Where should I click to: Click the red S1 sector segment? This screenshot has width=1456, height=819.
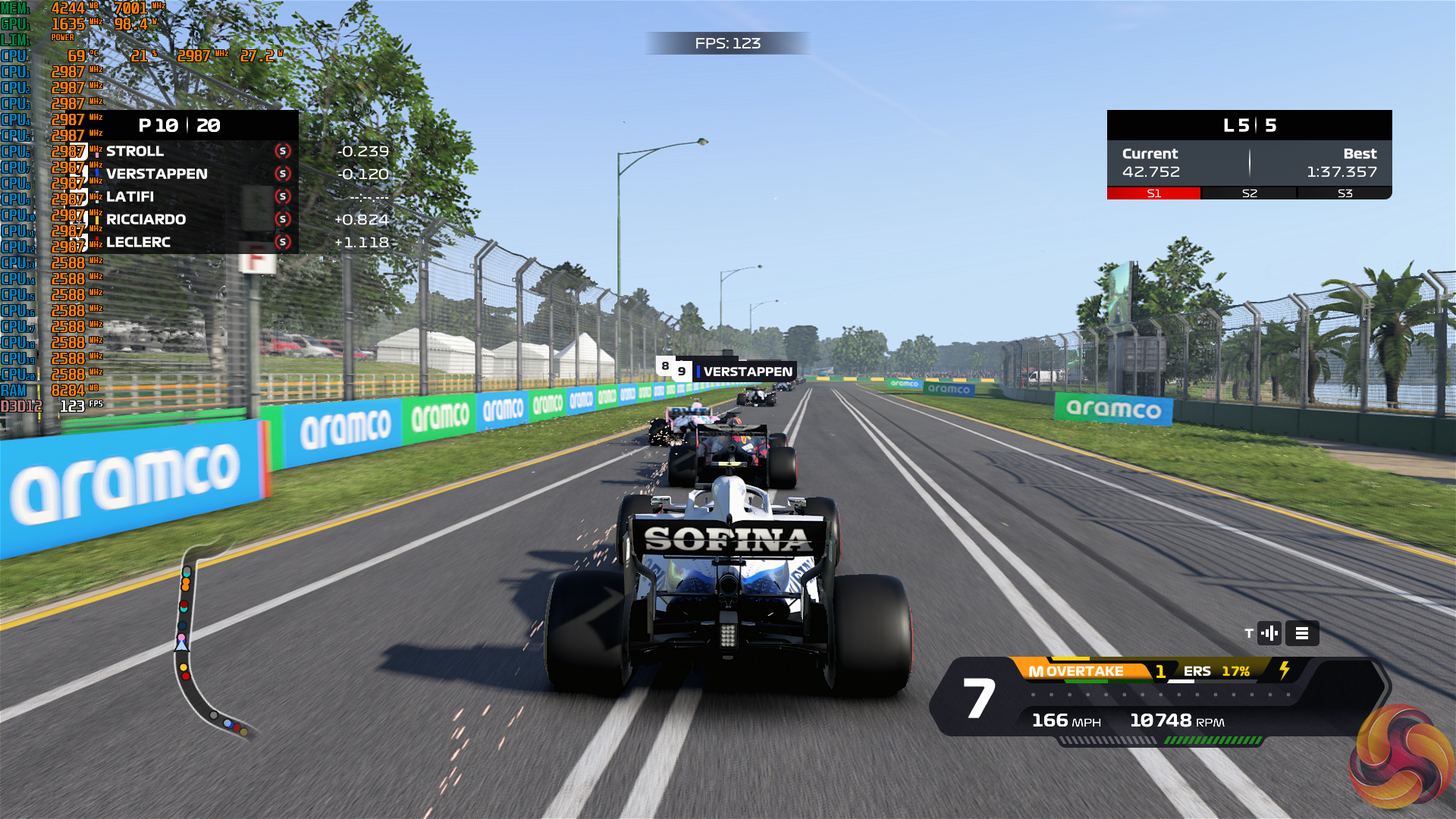point(1153,193)
